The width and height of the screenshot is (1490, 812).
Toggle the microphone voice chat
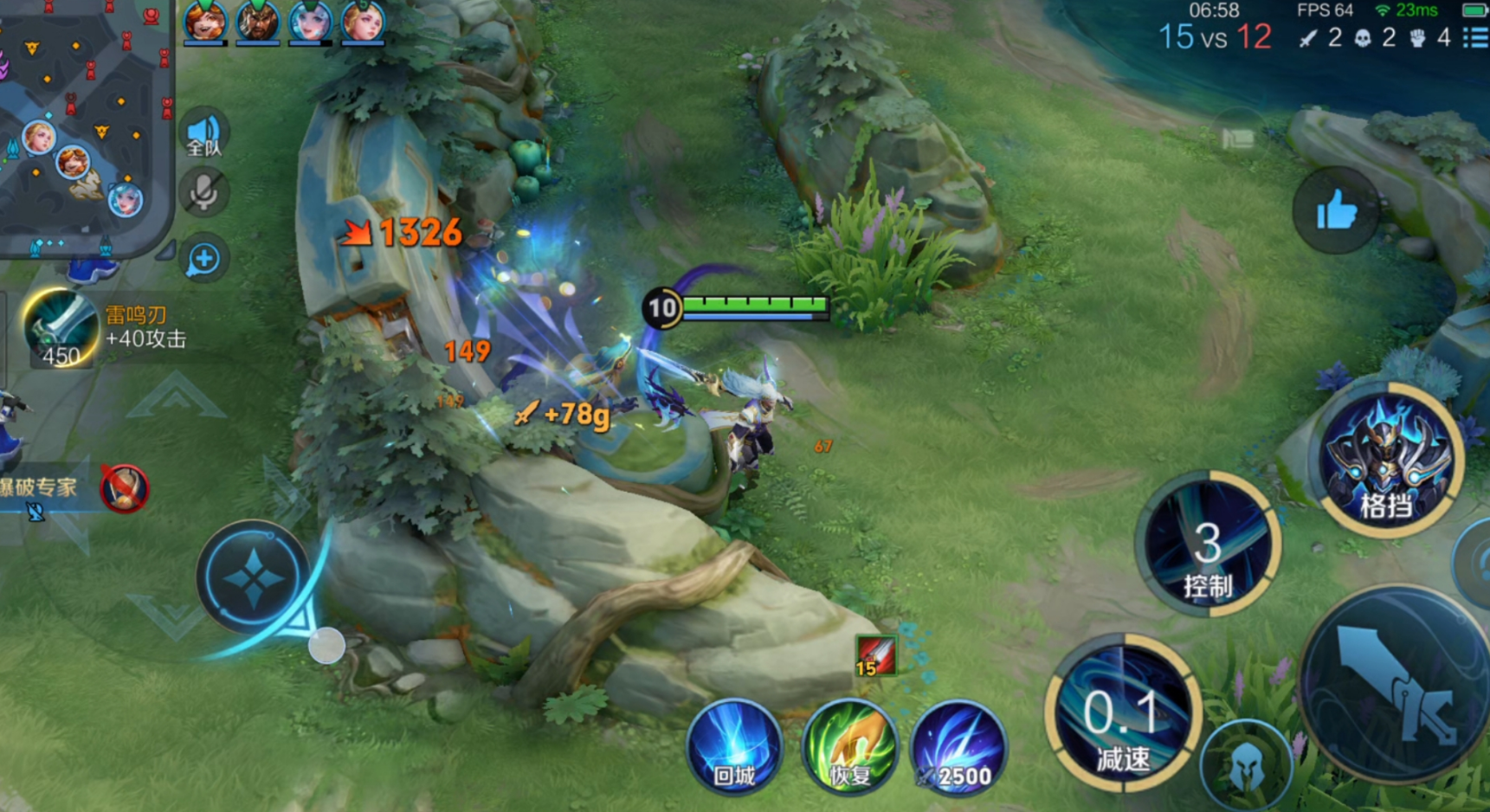[203, 192]
